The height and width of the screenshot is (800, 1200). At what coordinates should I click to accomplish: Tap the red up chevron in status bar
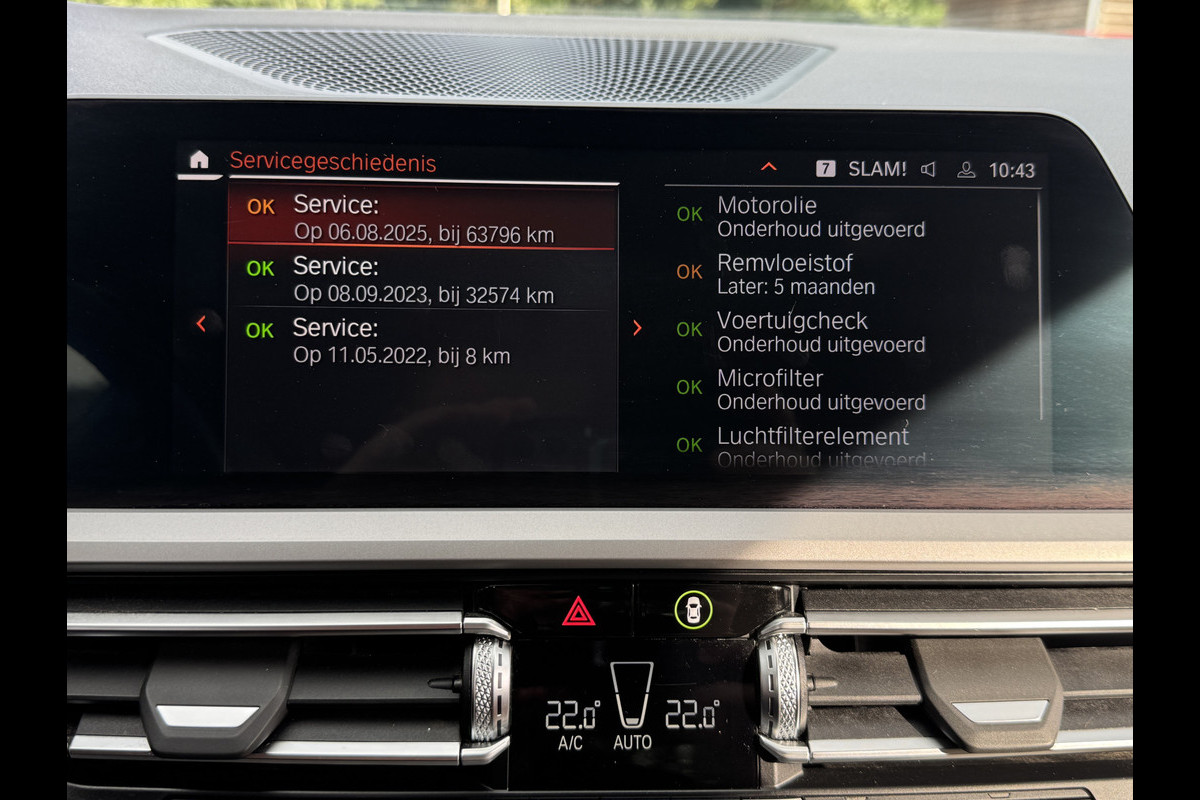click(x=768, y=167)
